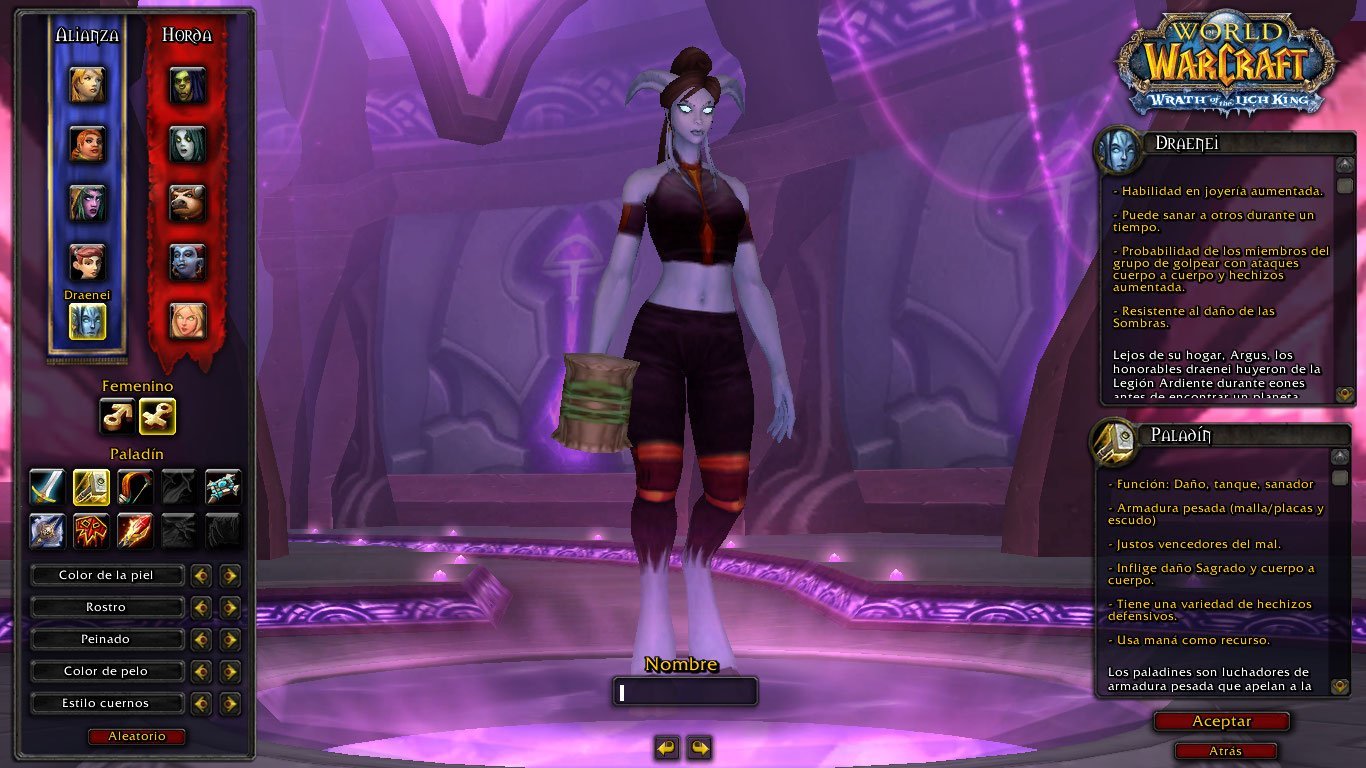Pick the Orc race from Horda
This screenshot has width=1366, height=768.
(187, 85)
